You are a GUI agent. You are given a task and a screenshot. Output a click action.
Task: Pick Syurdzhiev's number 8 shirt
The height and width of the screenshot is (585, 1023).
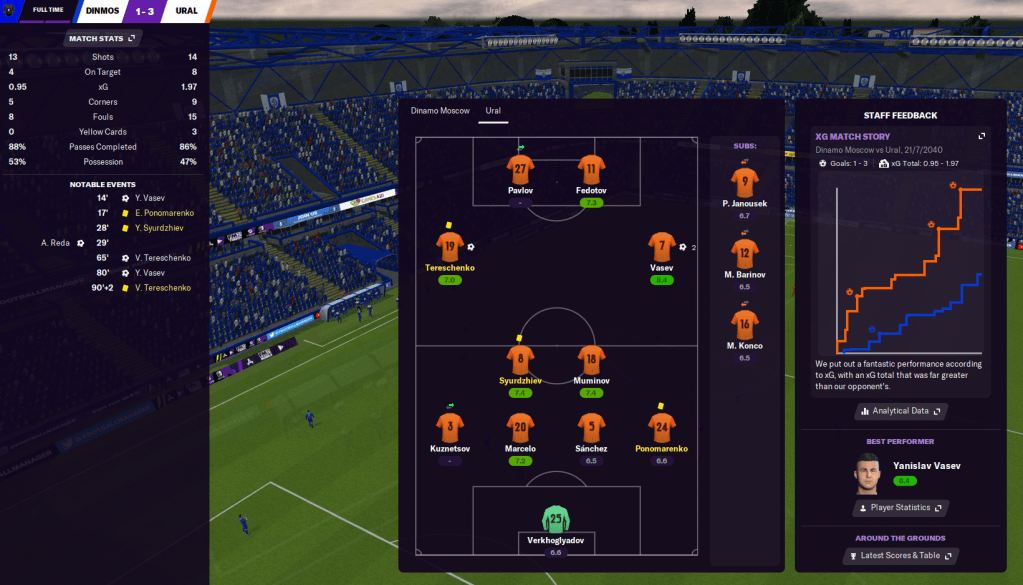(520, 359)
